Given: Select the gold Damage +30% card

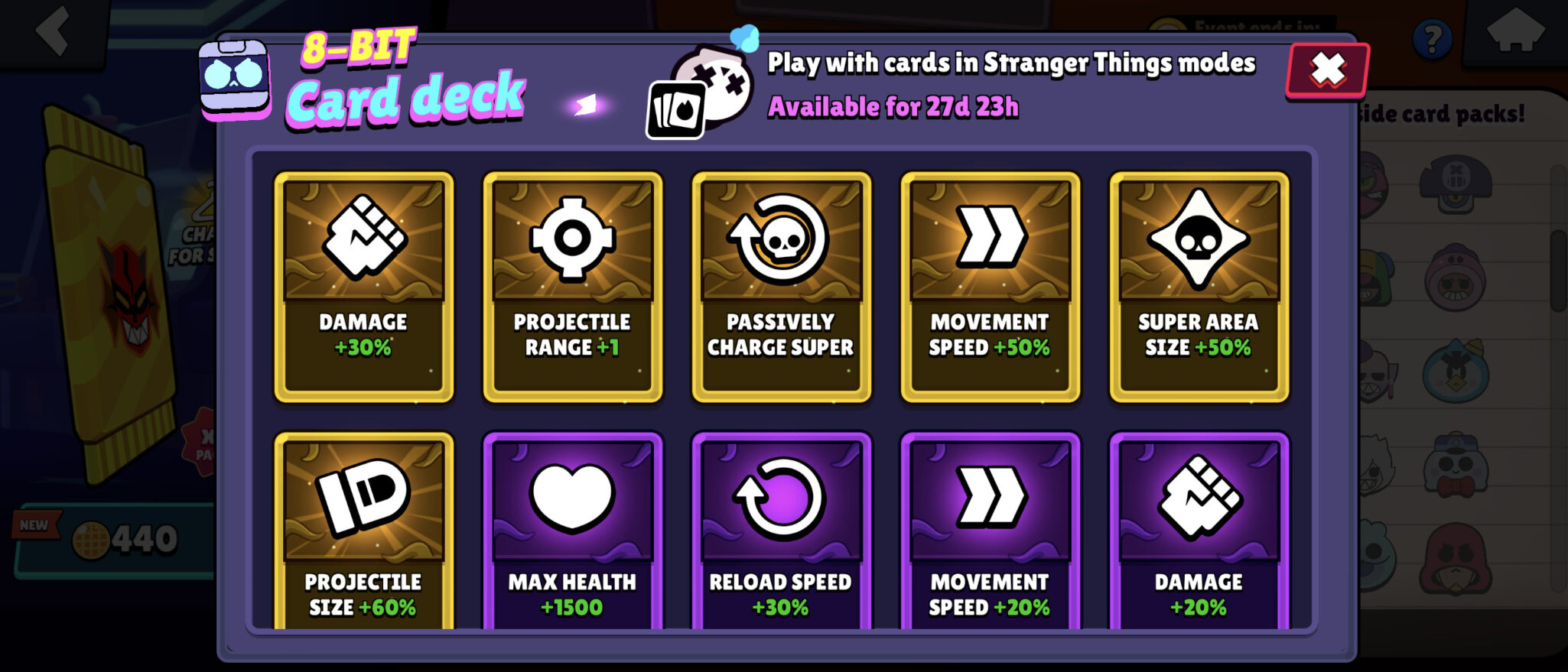Looking at the screenshot, I should click(x=363, y=287).
